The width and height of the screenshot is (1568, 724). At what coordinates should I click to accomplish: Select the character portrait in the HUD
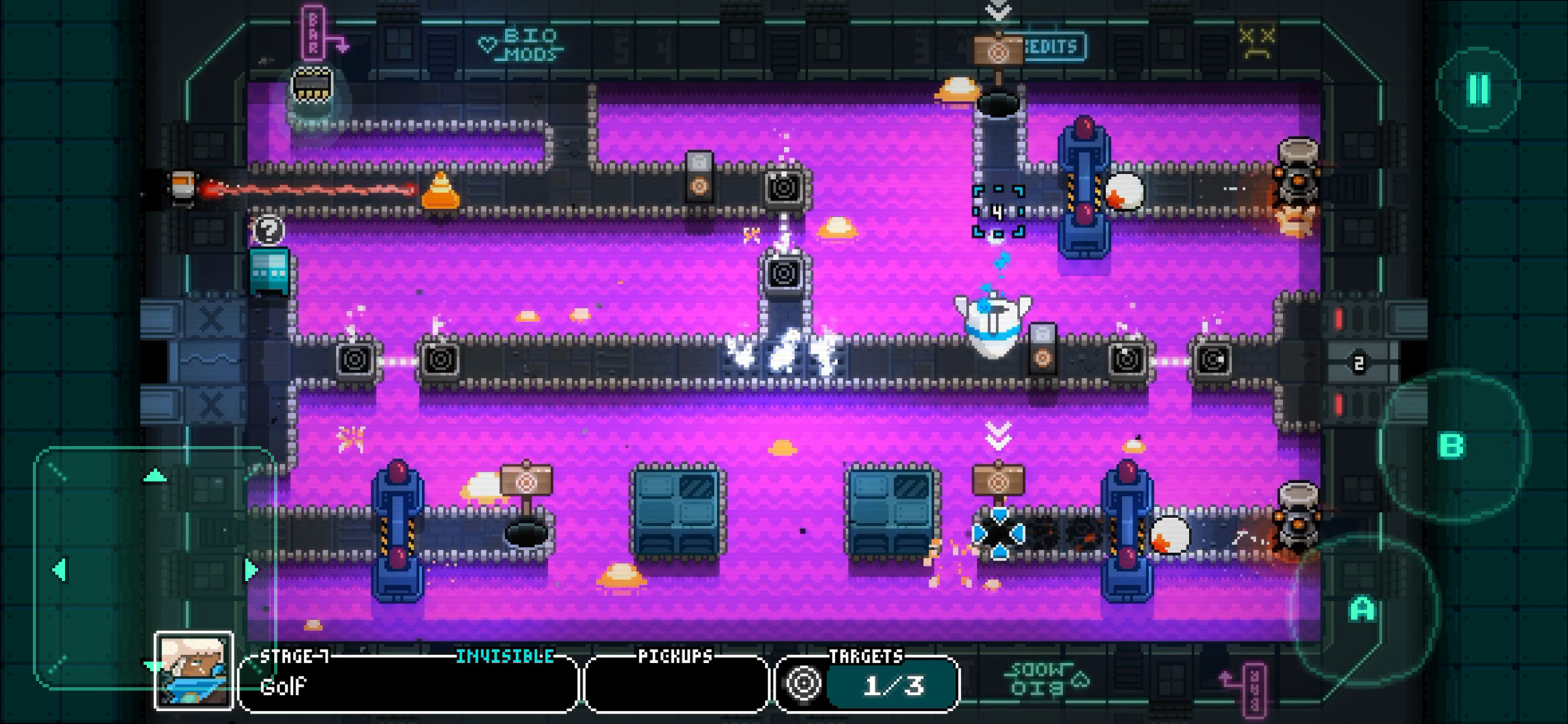(194, 671)
